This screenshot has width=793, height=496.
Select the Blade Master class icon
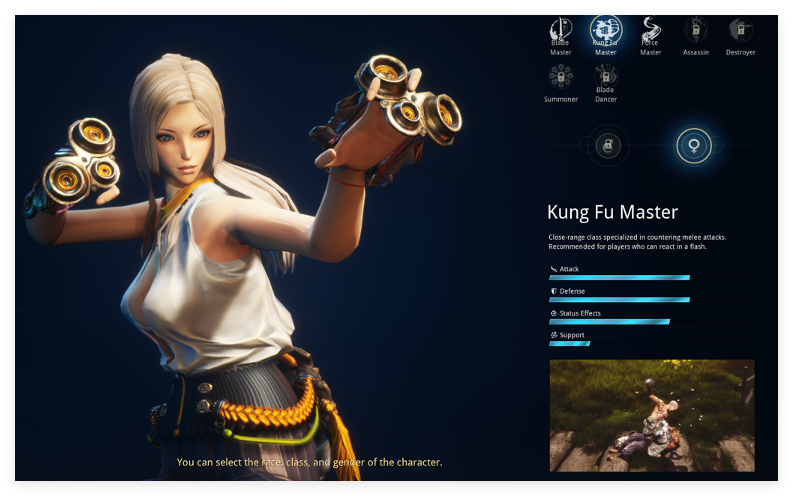pyautogui.click(x=561, y=29)
